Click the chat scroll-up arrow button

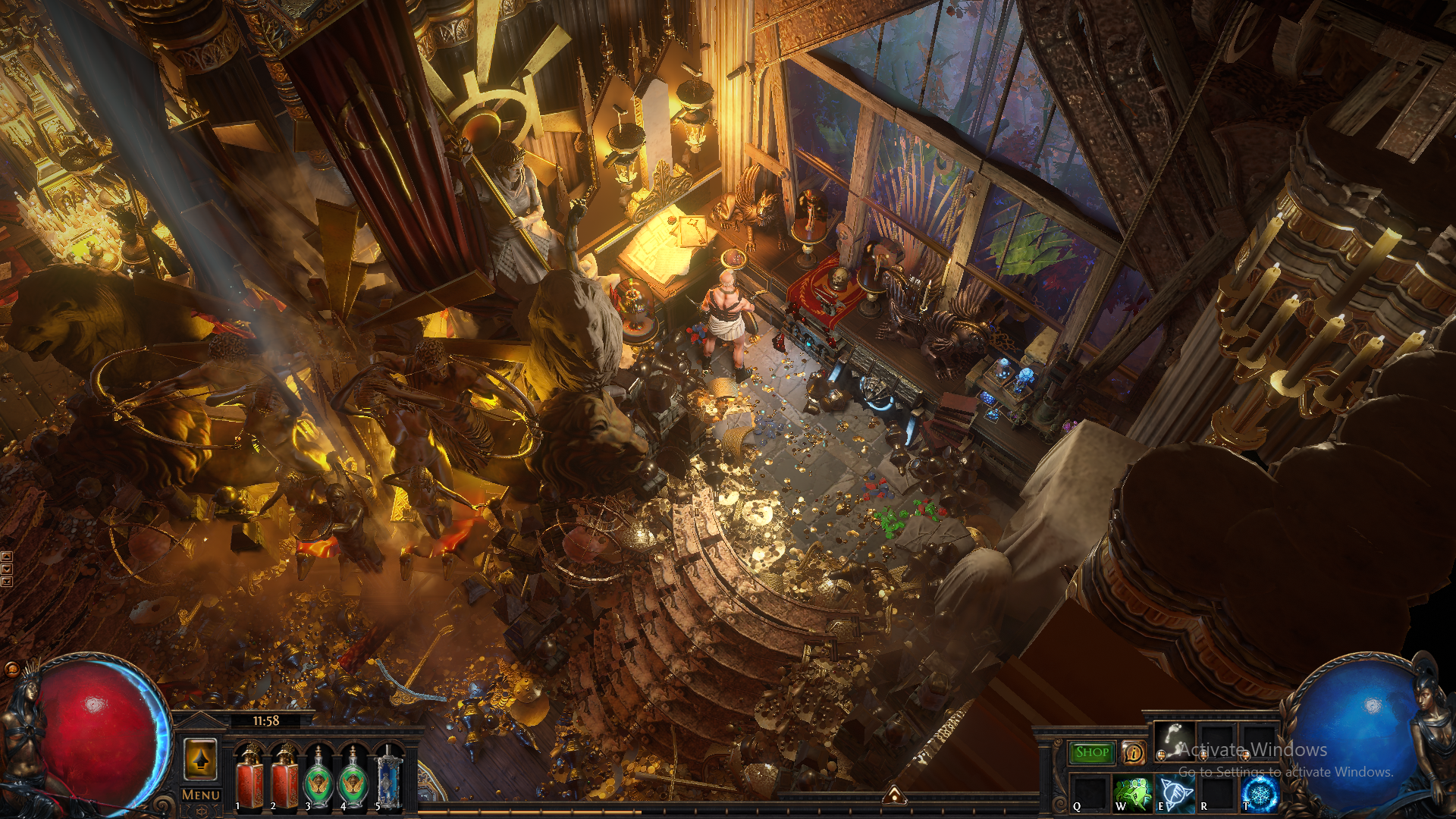point(7,557)
